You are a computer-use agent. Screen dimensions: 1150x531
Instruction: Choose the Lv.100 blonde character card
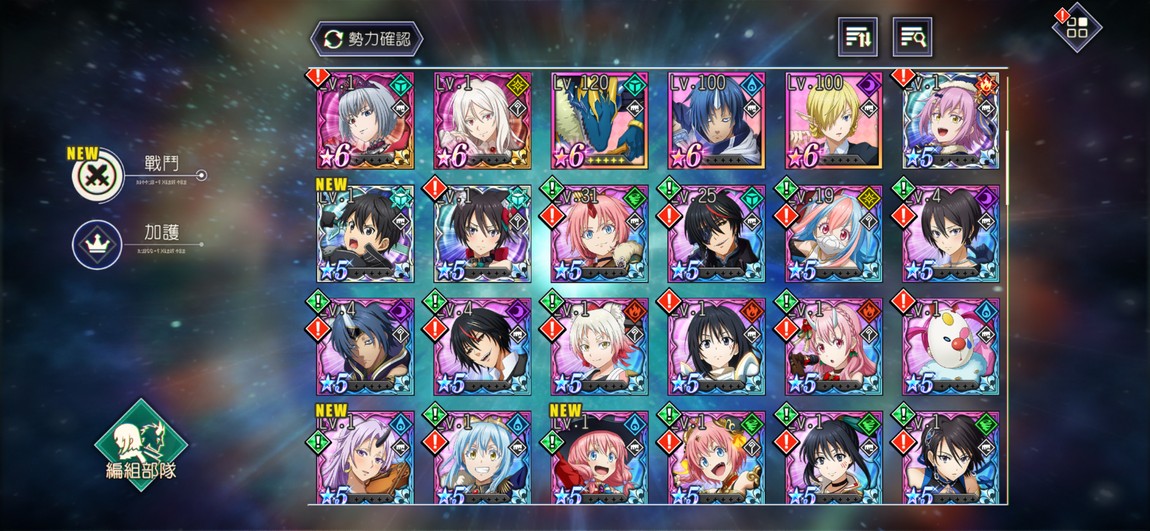[x=833, y=120]
